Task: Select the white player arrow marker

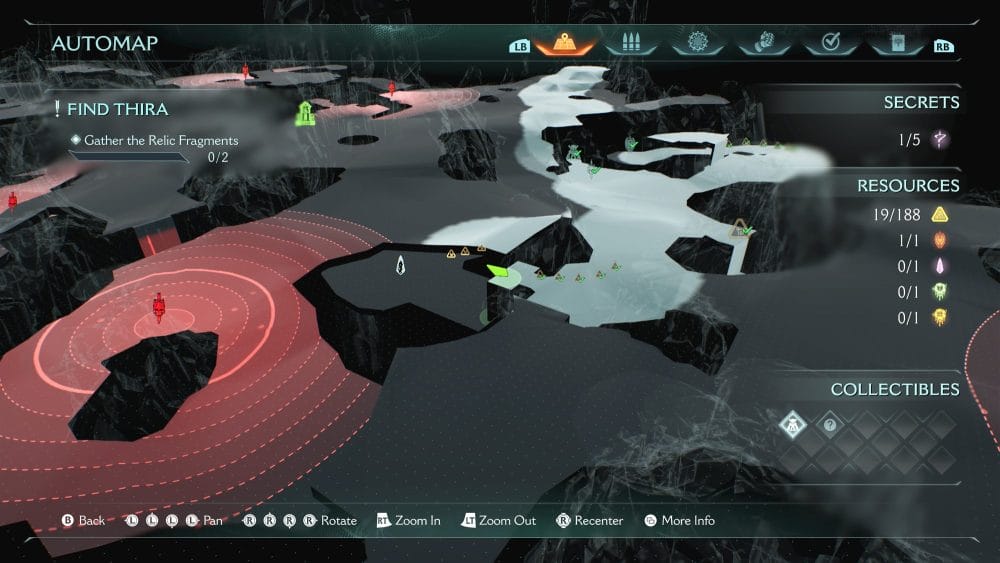Action: tap(401, 265)
